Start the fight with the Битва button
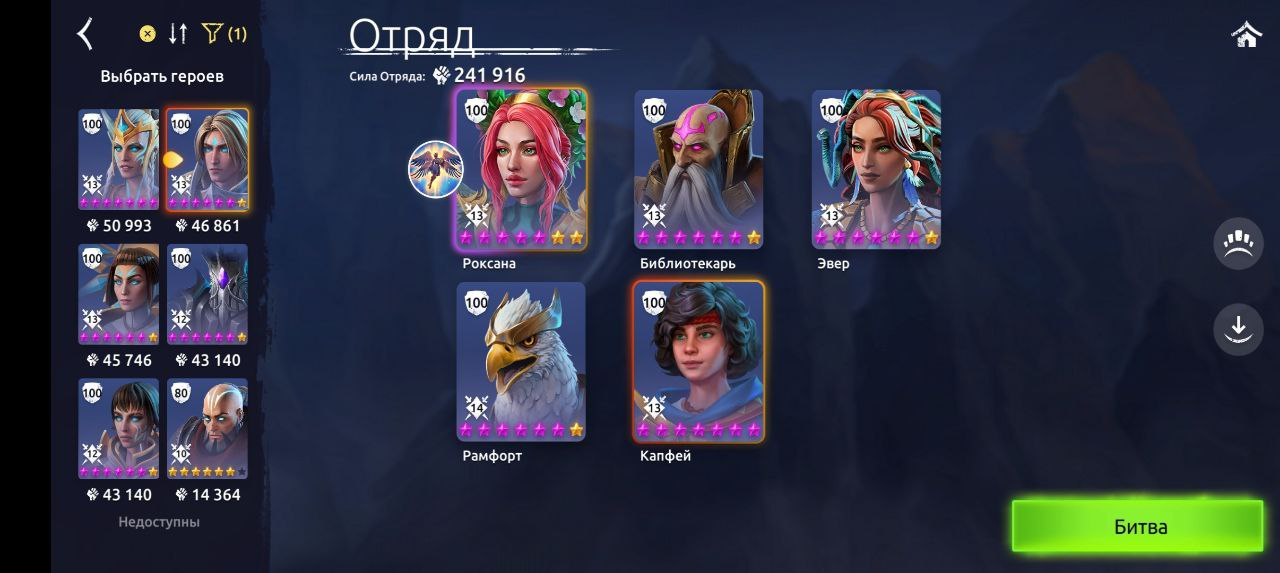This screenshot has height=573, width=1280. tap(1138, 526)
